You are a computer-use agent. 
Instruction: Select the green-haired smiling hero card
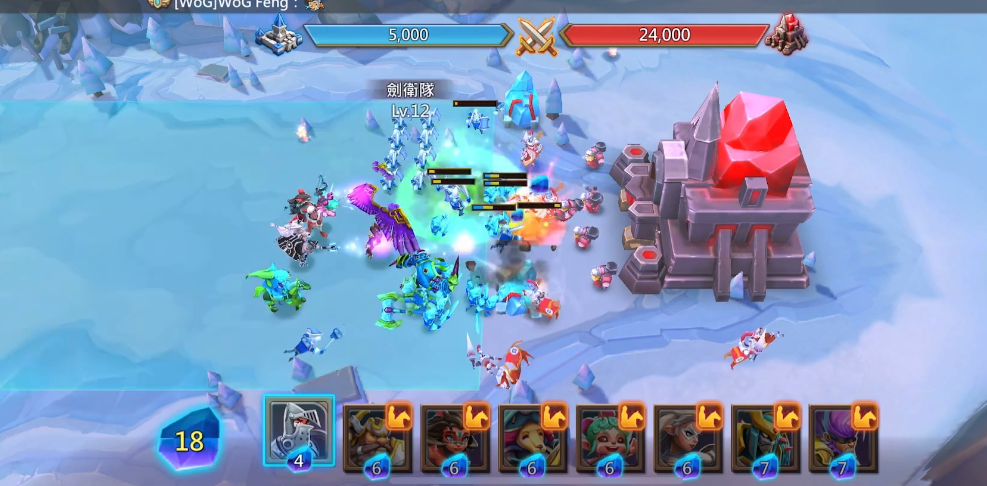[x=609, y=437]
